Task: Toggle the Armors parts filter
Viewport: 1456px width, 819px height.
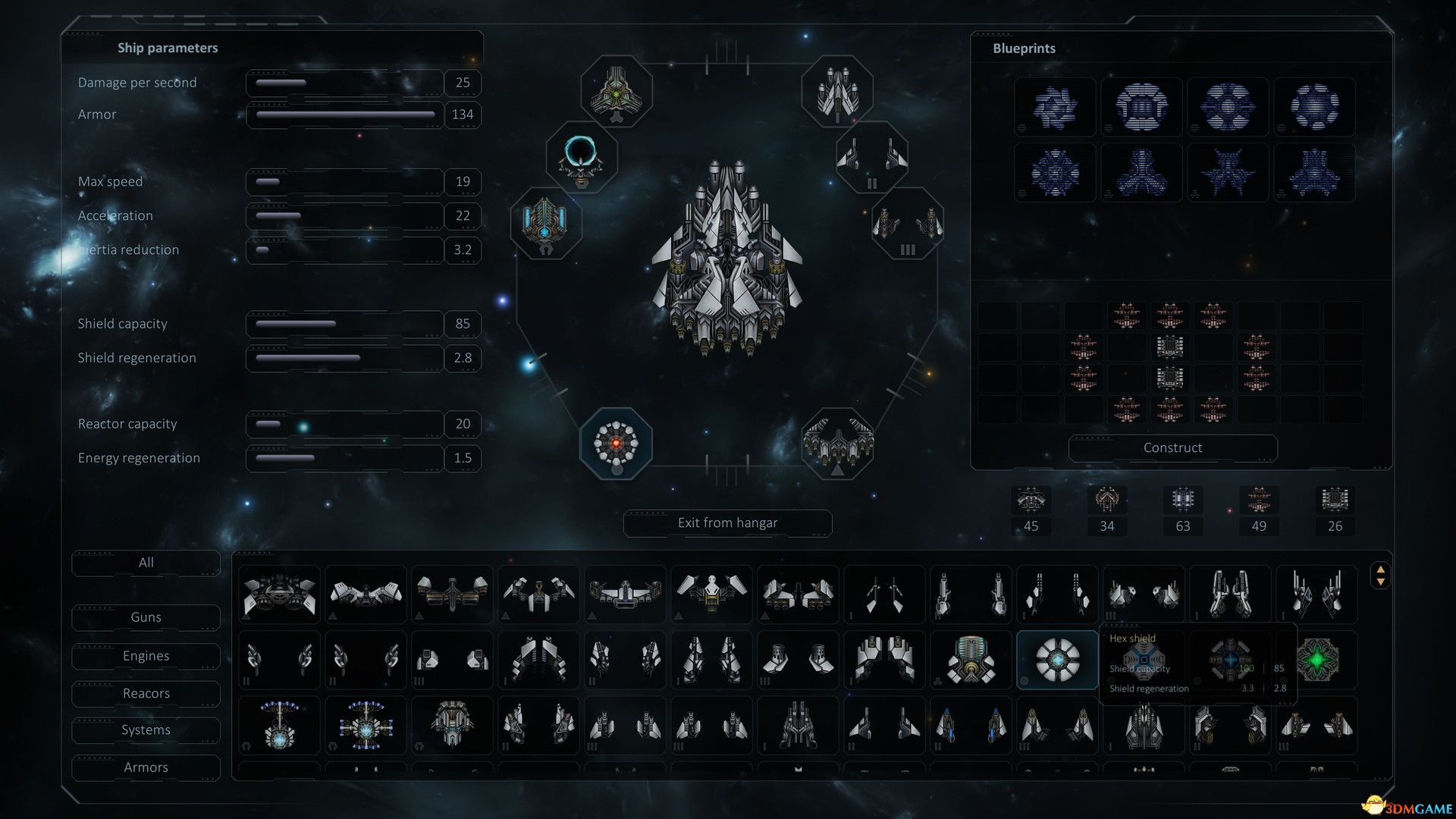Action: [x=146, y=767]
